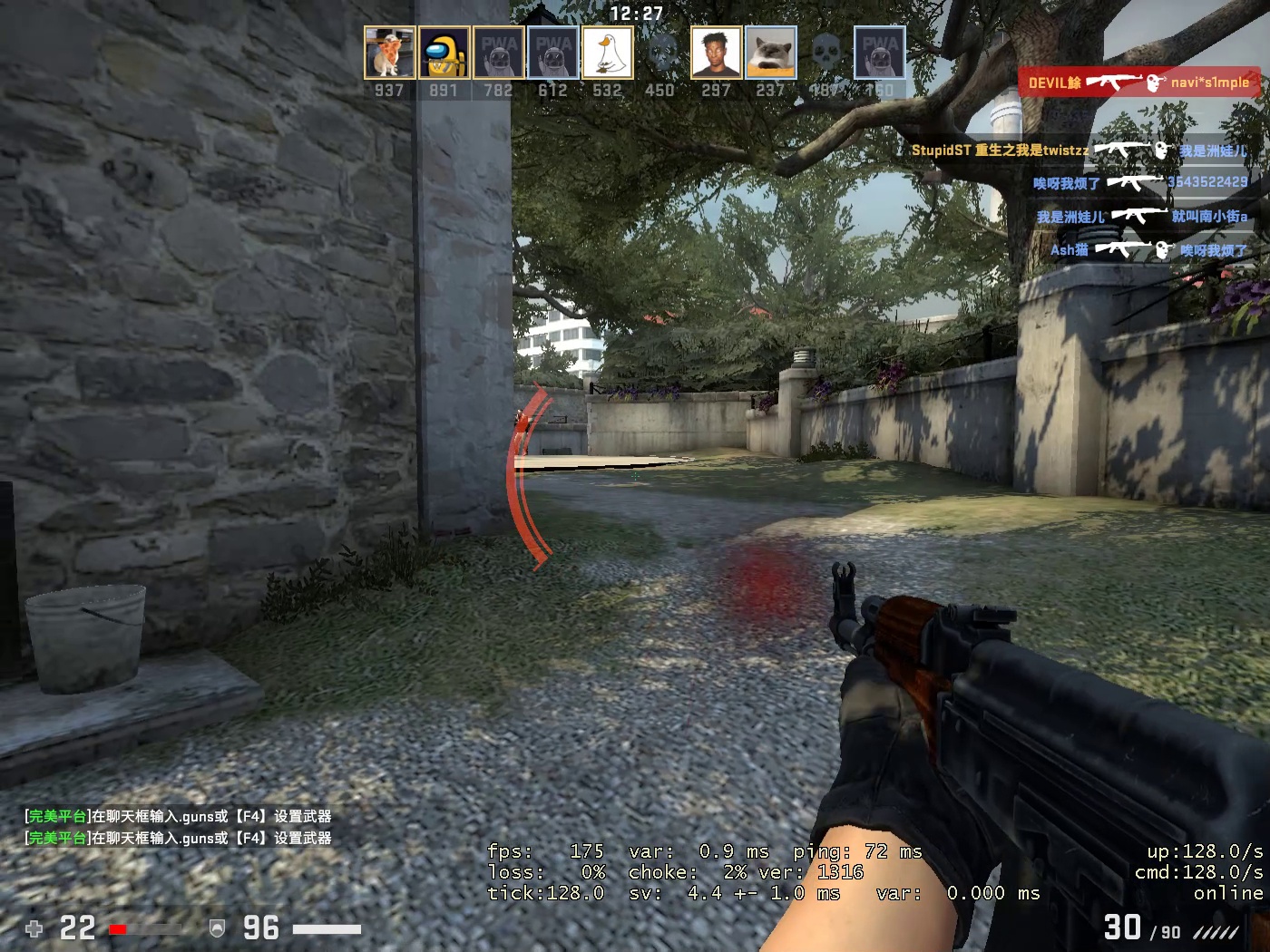
Task: Select the cat avatar with 237 money
Action: [x=769, y=52]
